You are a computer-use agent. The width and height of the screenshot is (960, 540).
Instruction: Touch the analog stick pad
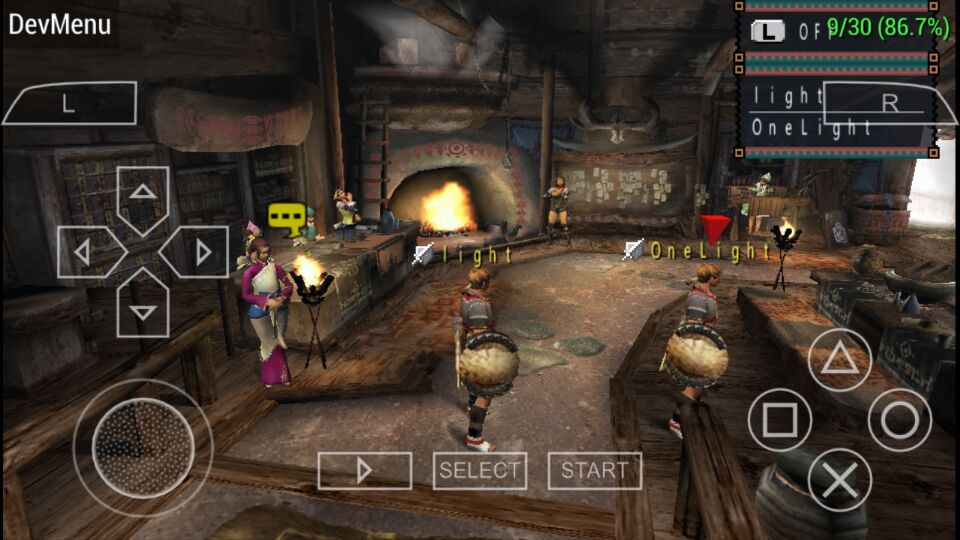tap(142, 446)
